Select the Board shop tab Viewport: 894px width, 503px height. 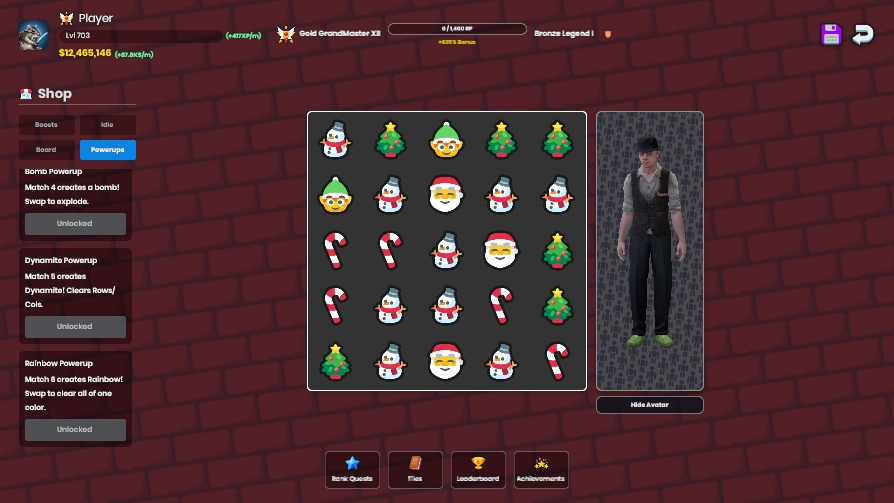[46, 150]
